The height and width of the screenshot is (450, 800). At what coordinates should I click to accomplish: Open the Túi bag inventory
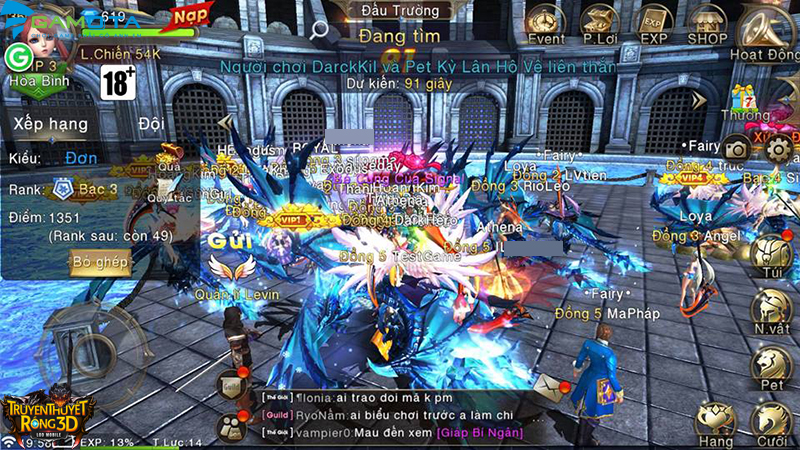(x=771, y=254)
